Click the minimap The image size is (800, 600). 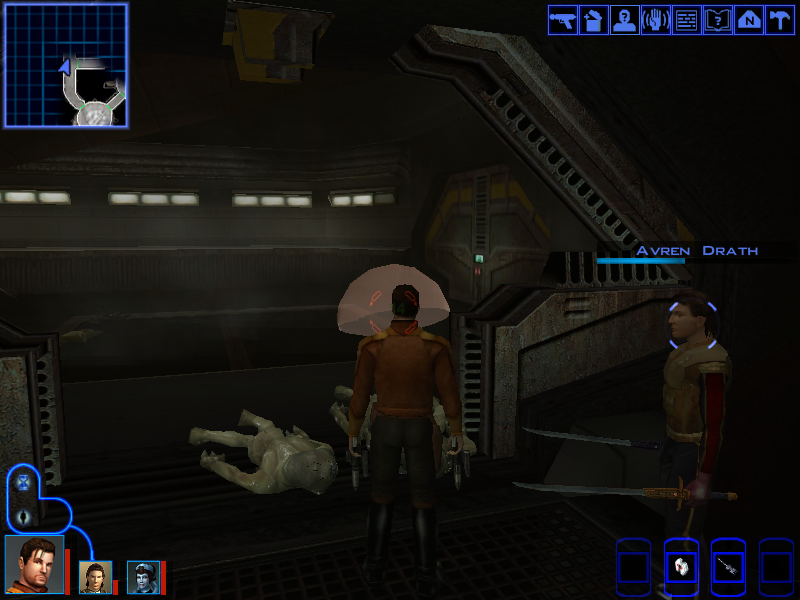pyautogui.click(x=66, y=65)
